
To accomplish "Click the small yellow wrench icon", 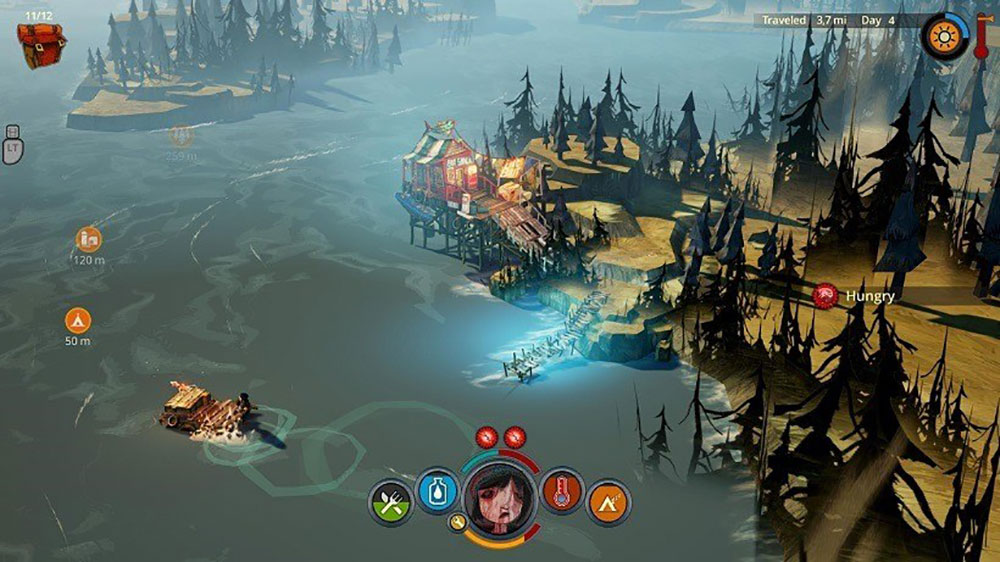I will [456, 523].
